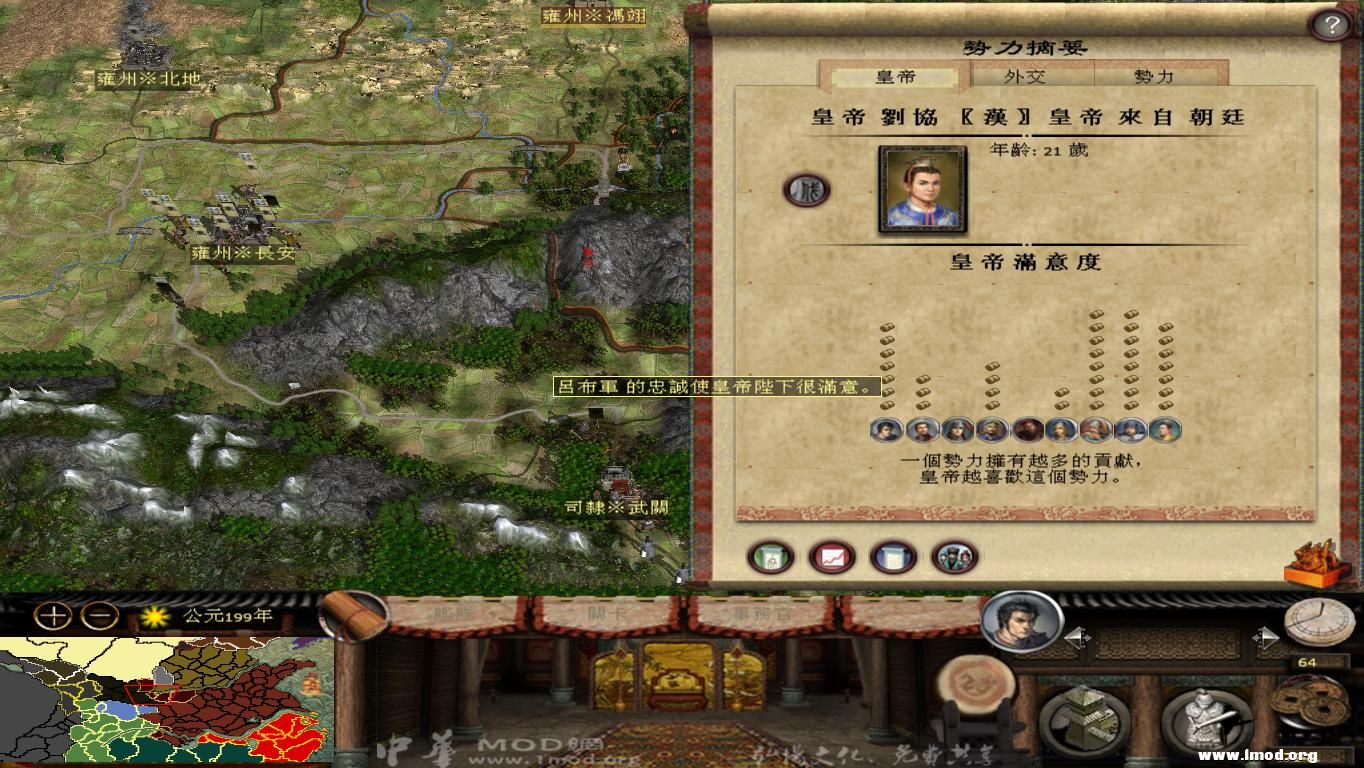Open the faction rankings scroll icon

coord(891,557)
